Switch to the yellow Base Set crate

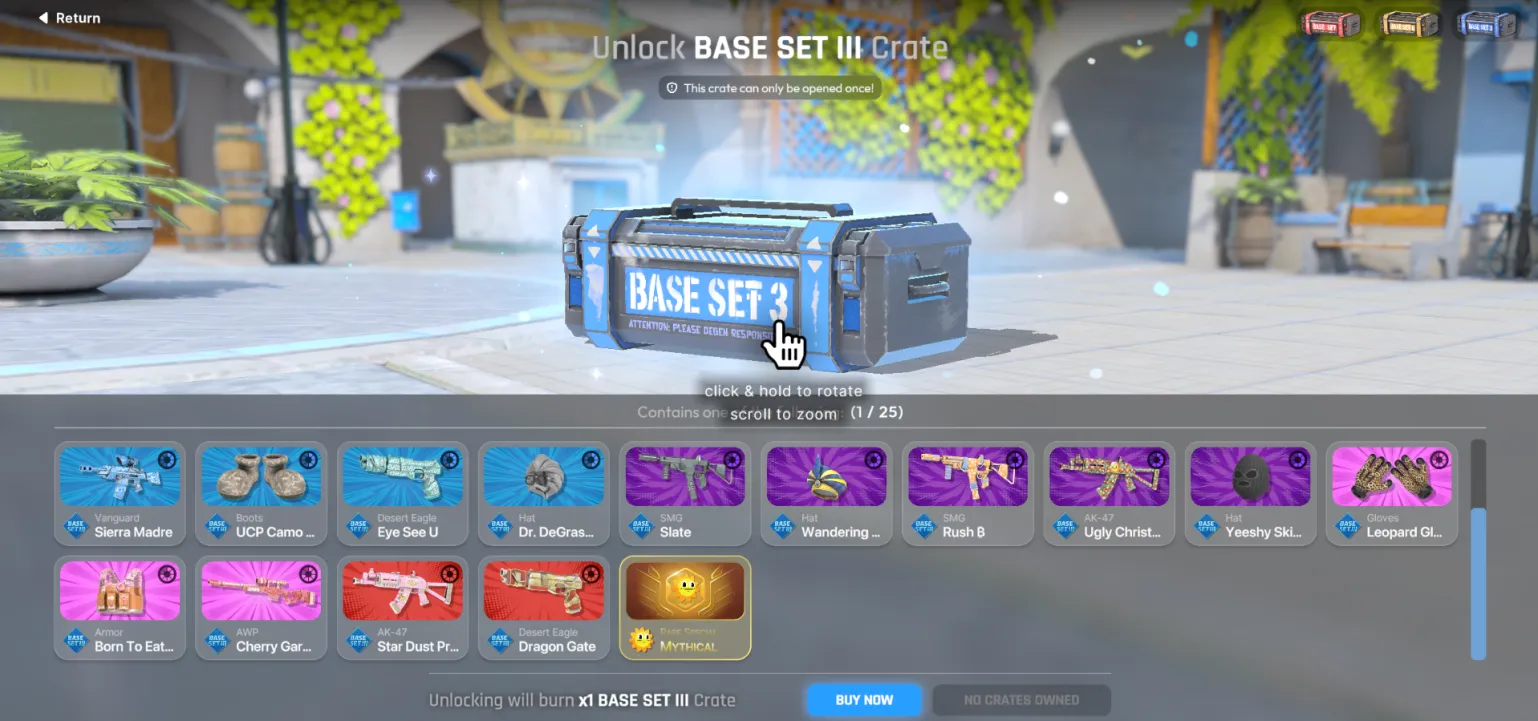[1408, 24]
